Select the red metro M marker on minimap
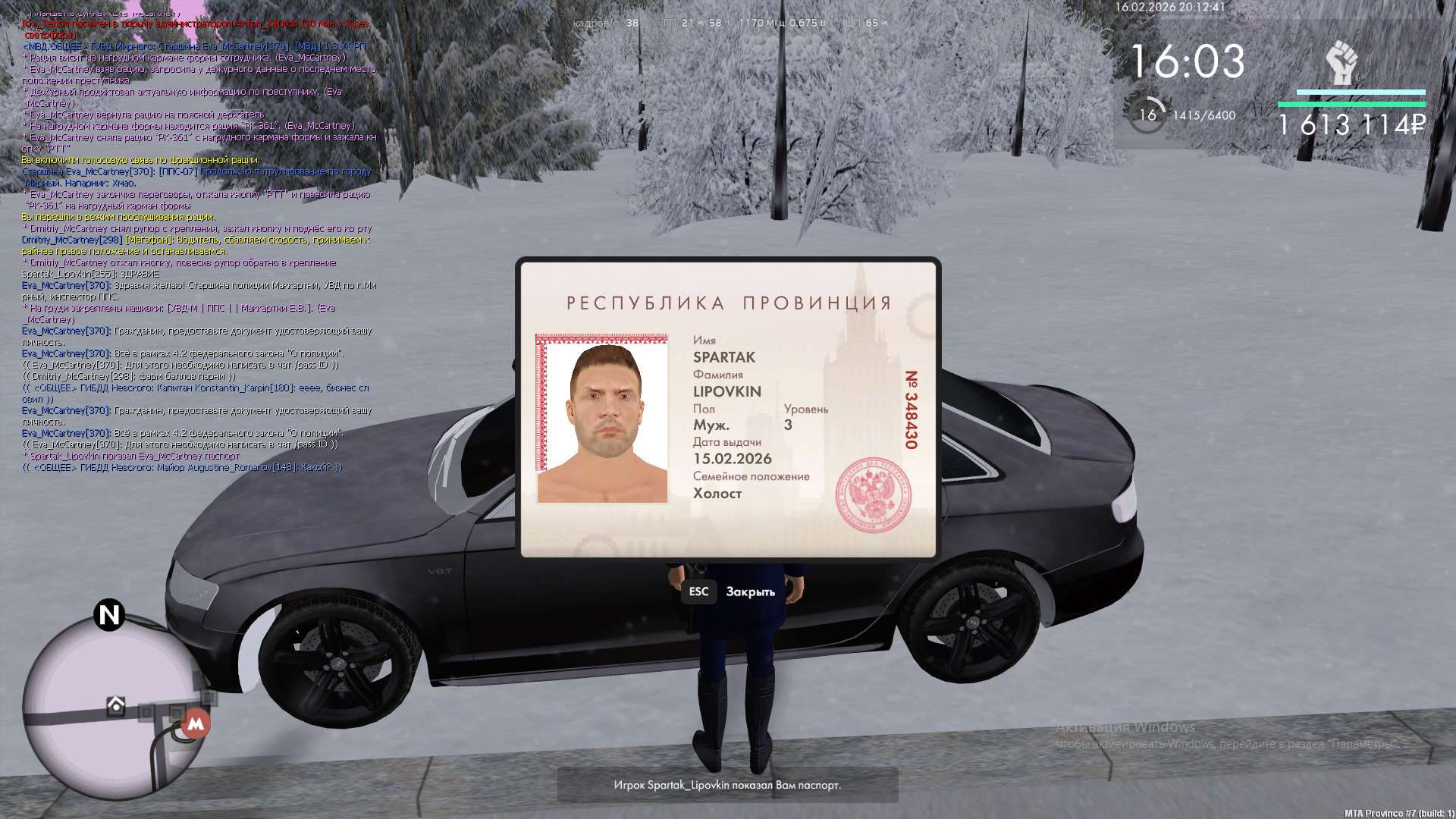 pos(196,724)
